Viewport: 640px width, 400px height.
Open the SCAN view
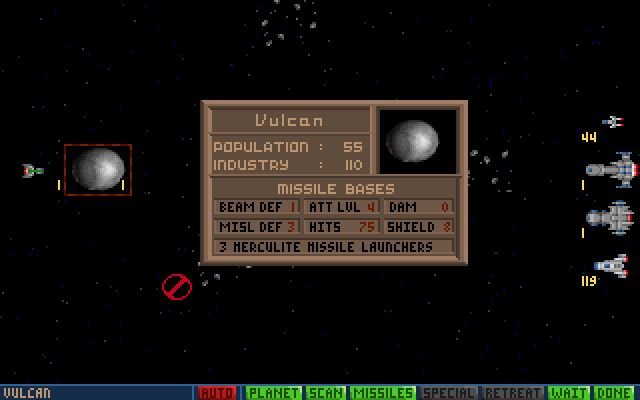(326, 393)
